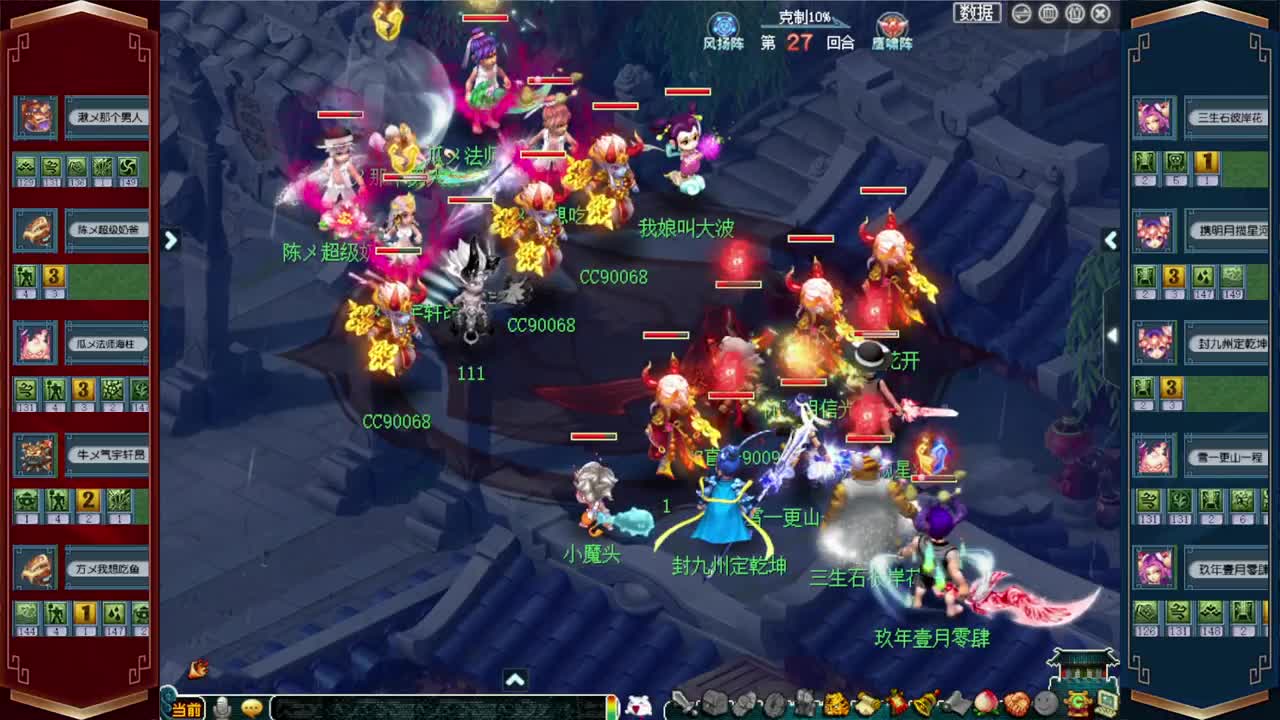Switch to the 当前 chat tab

click(184, 707)
